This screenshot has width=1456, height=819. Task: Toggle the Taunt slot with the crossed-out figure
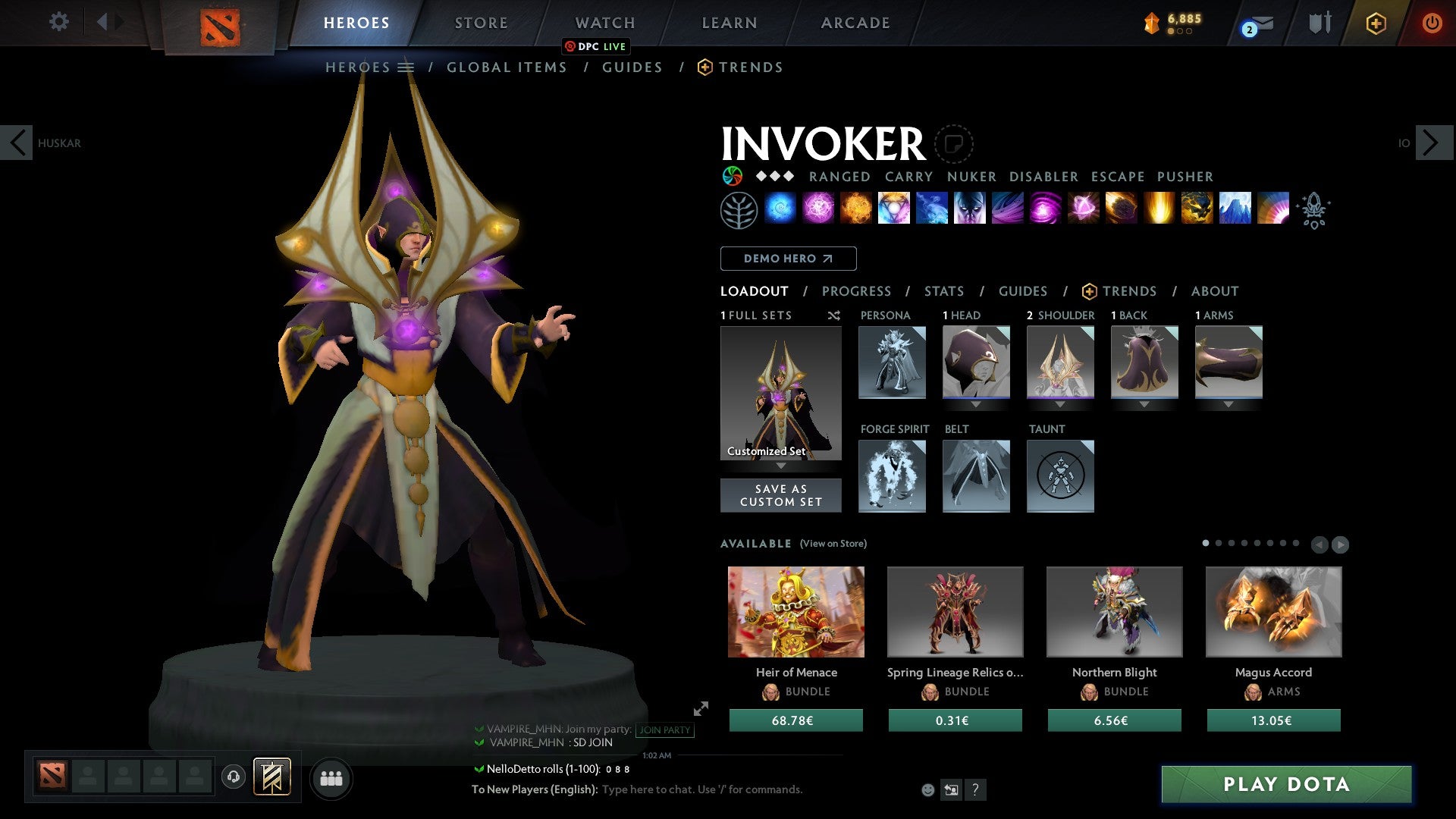pyautogui.click(x=1060, y=476)
